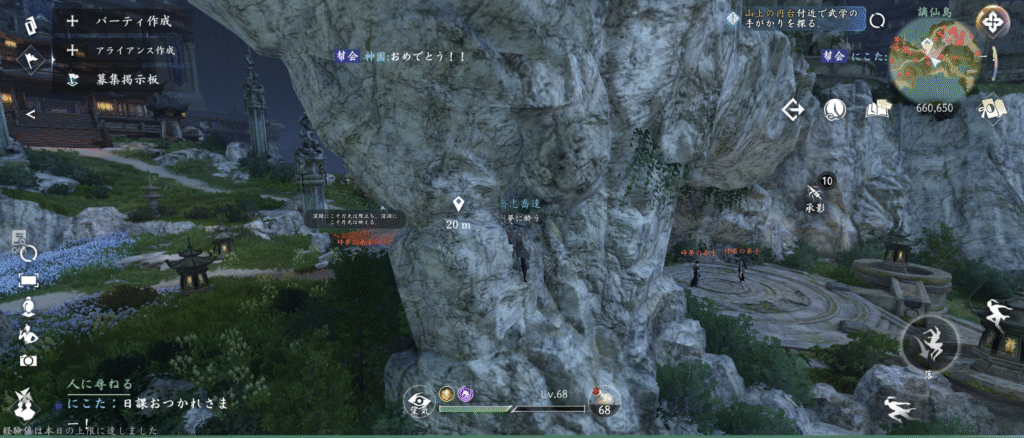This screenshot has width=1024, height=438.
Task: Select the 承影 sword skill icon
Action: coord(816,190)
